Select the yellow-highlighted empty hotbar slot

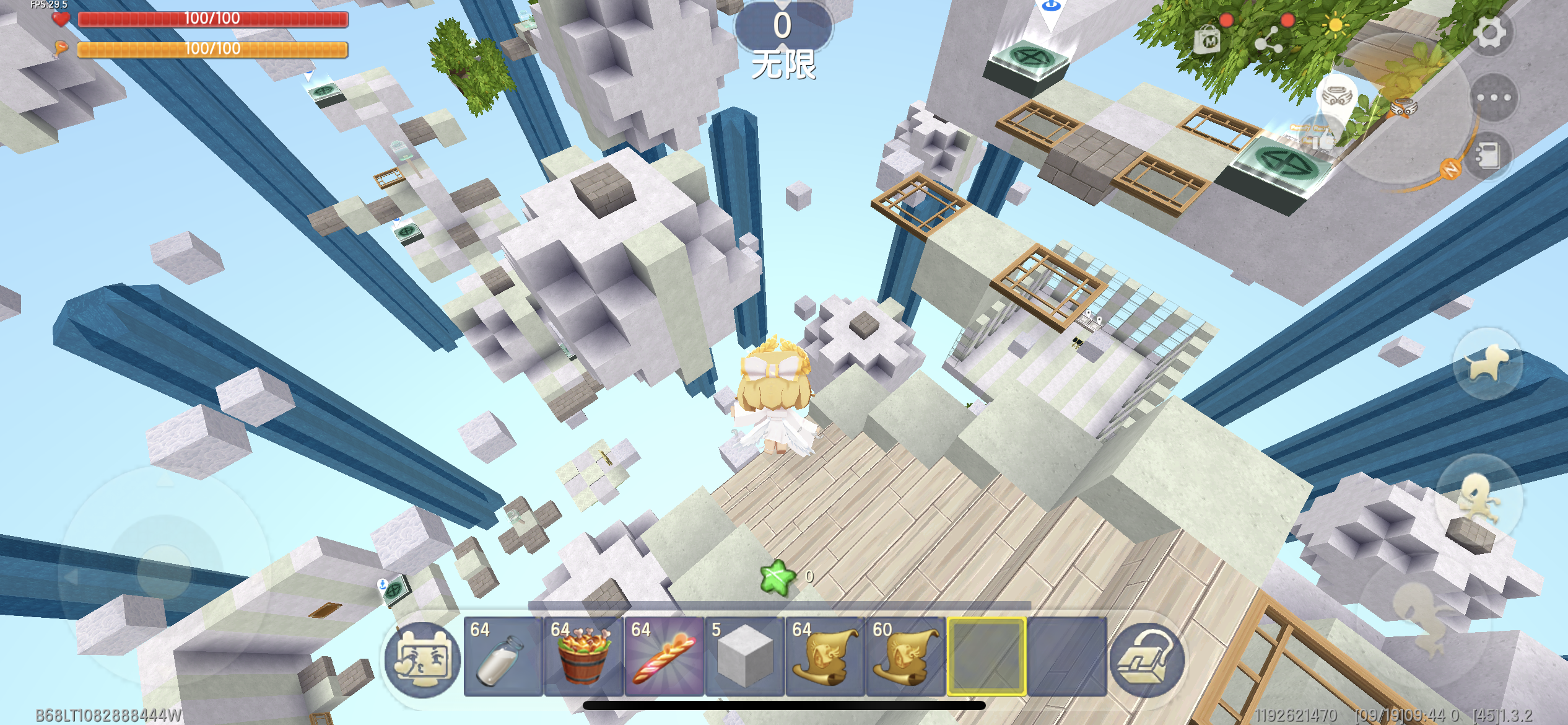pyautogui.click(x=987, y=657)
